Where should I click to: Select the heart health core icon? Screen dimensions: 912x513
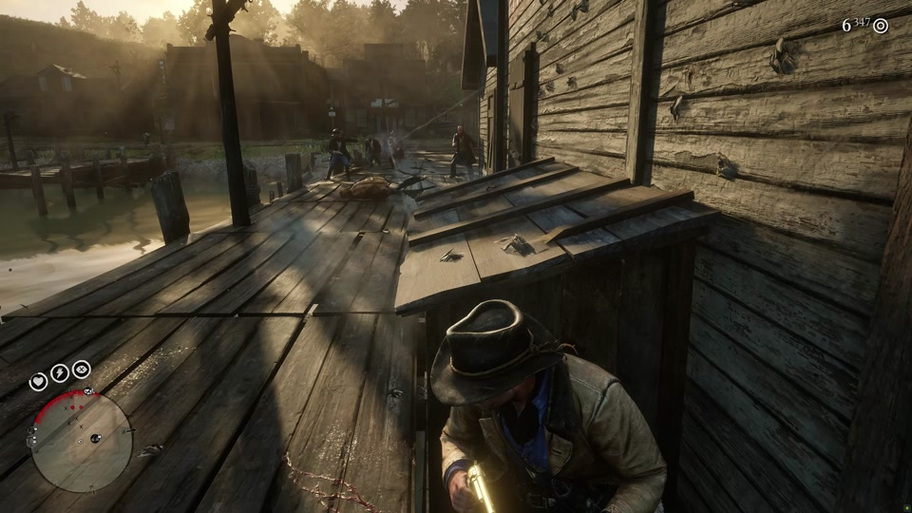click(38, 381)
